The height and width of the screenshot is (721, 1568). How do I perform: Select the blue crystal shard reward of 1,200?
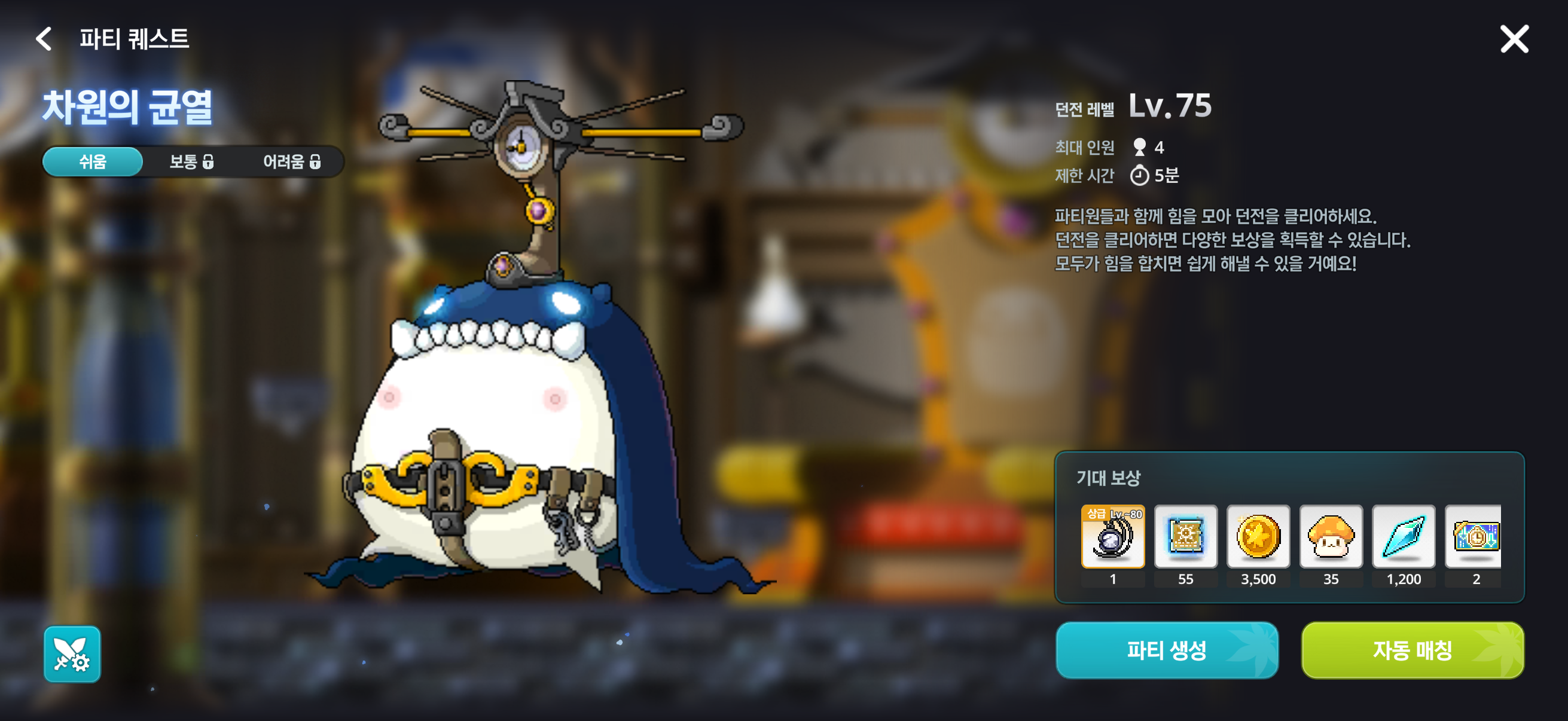pyautogui.click(x=1403, y=537)
